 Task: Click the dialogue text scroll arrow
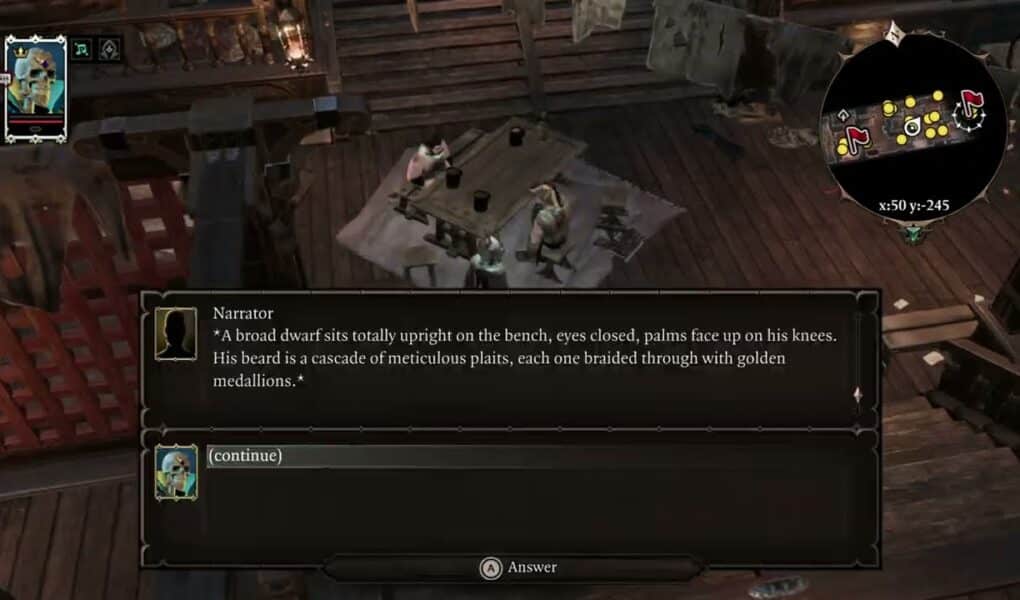[x=857, y=395]
